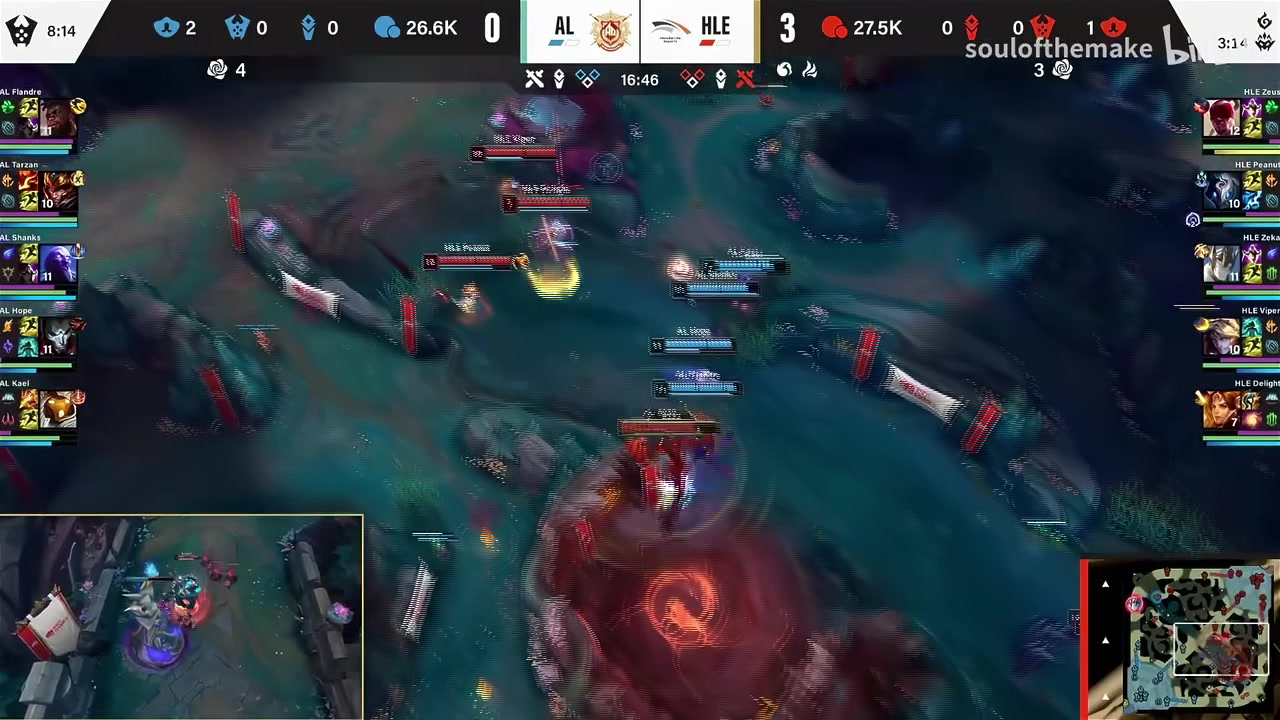
Task: Select HLE Zeka's champion portrait
Action: coord(1221,264)
